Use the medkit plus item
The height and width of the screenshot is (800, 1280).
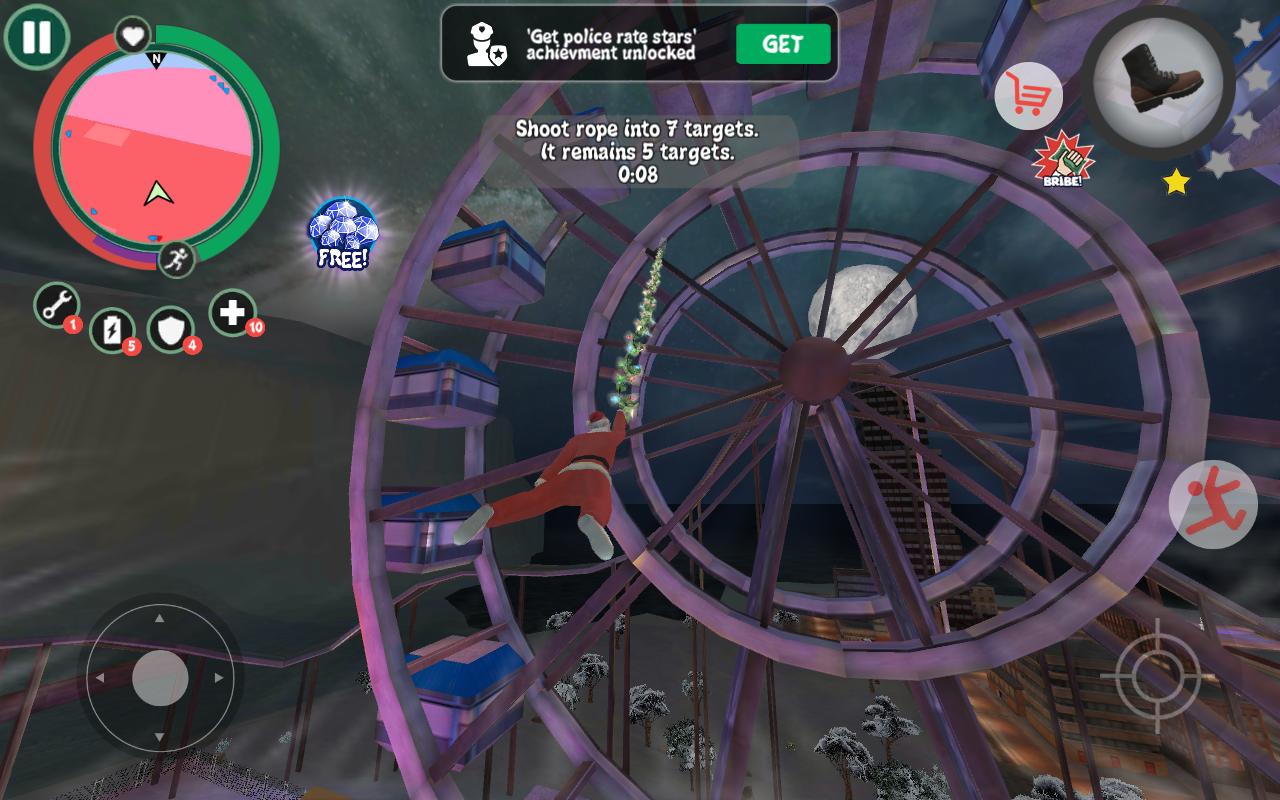(232, 313)
